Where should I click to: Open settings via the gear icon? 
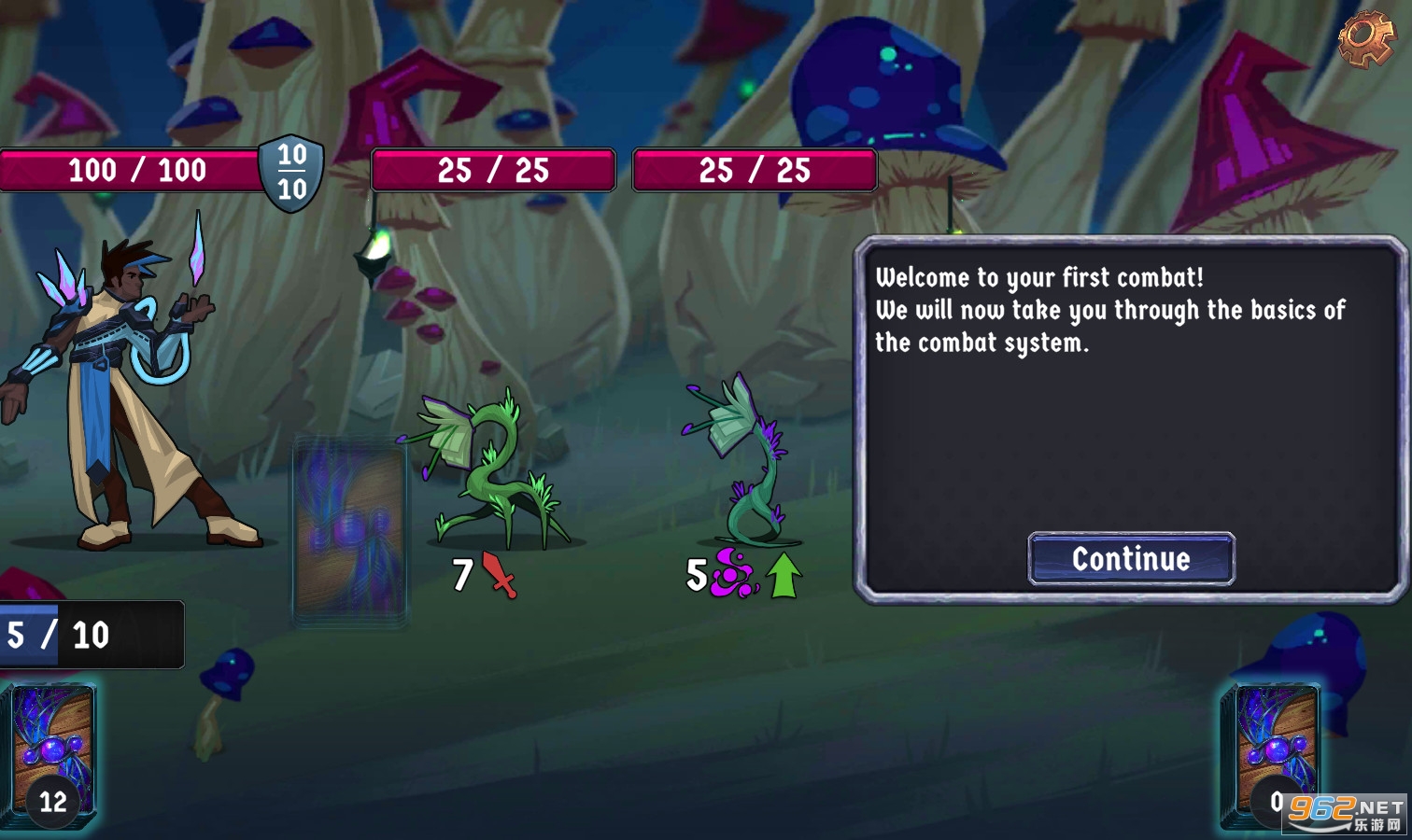(1365, 38)
